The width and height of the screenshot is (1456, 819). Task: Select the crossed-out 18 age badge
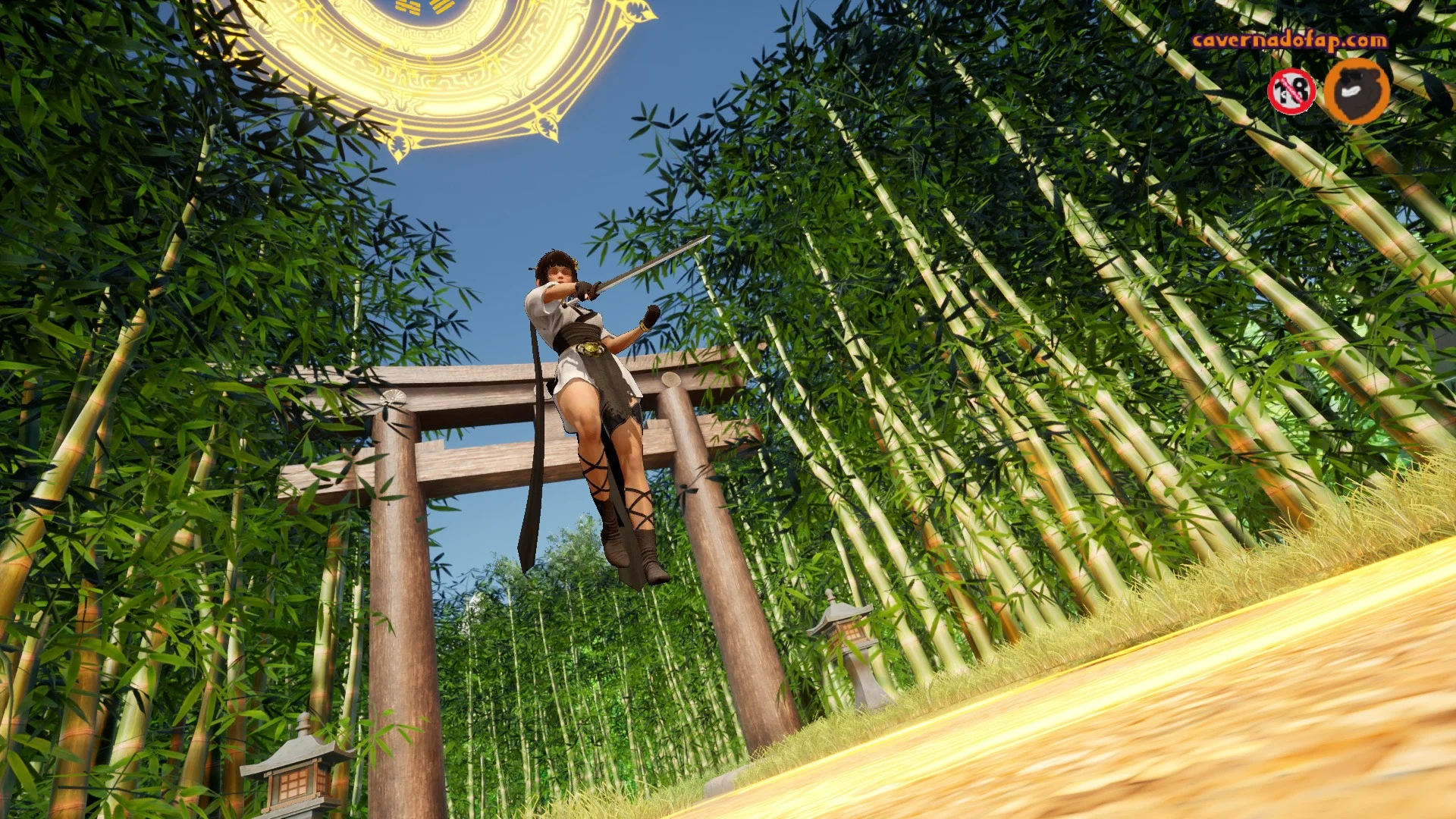coord(1291,92)
